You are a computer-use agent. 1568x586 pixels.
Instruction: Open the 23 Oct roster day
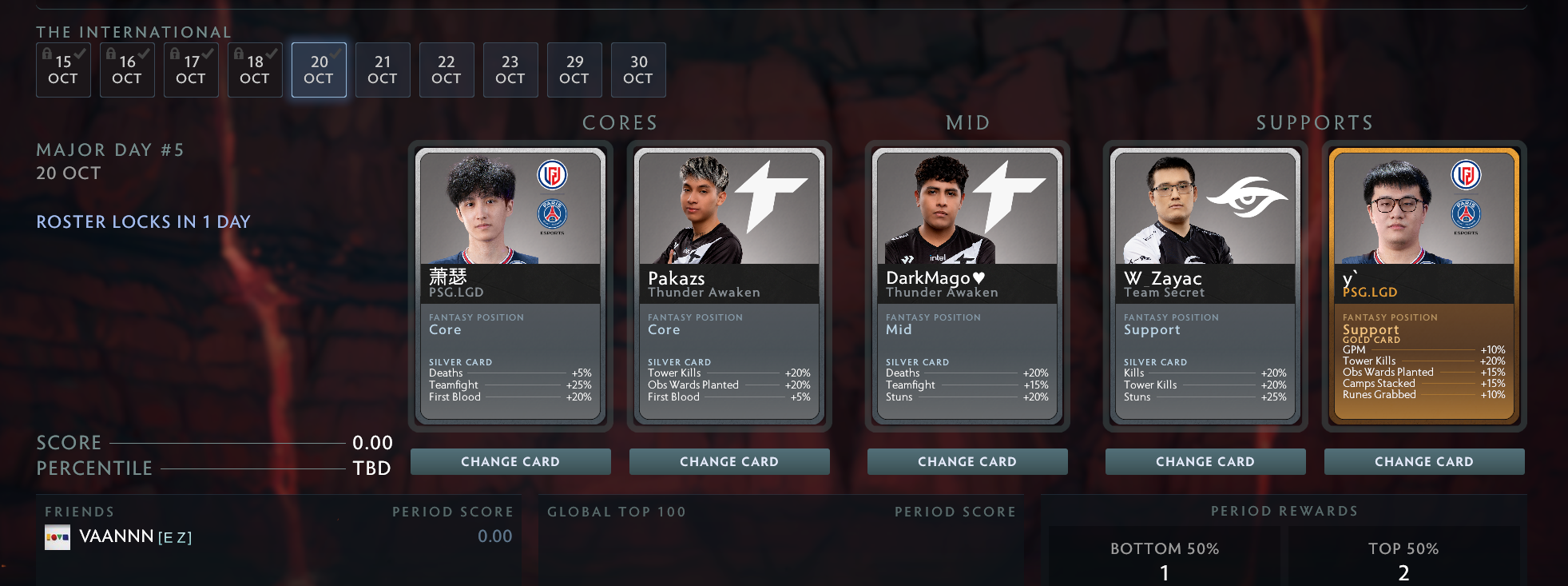510,70
